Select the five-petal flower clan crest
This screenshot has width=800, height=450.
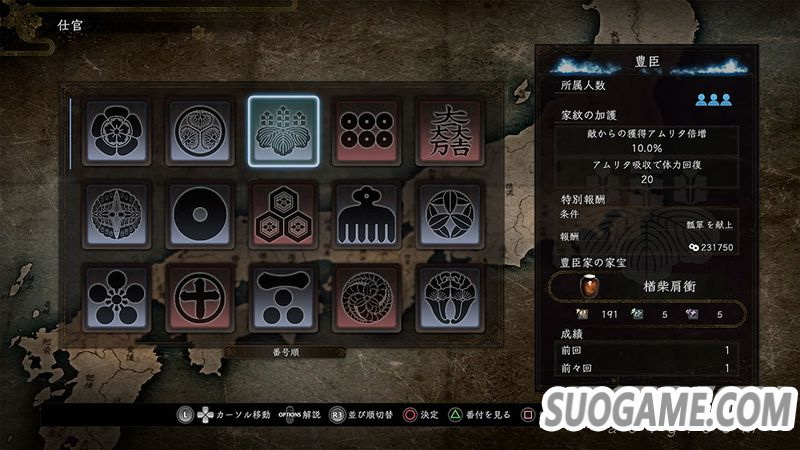pos(117,131)
